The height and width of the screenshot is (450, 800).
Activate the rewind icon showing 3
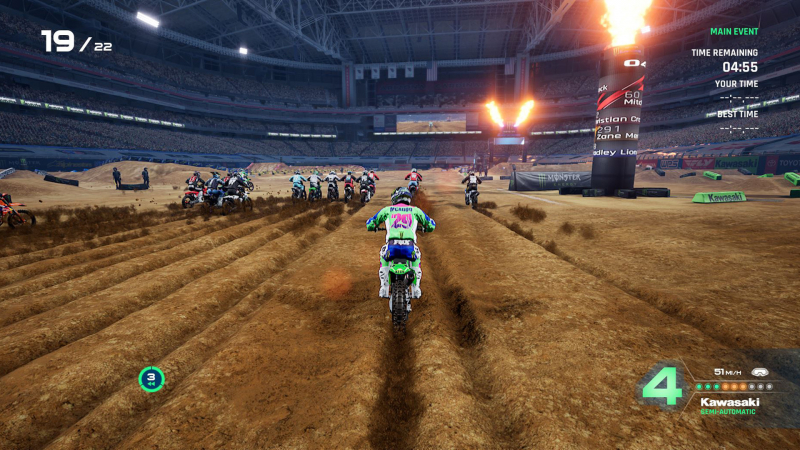click(x=151, y=378)
